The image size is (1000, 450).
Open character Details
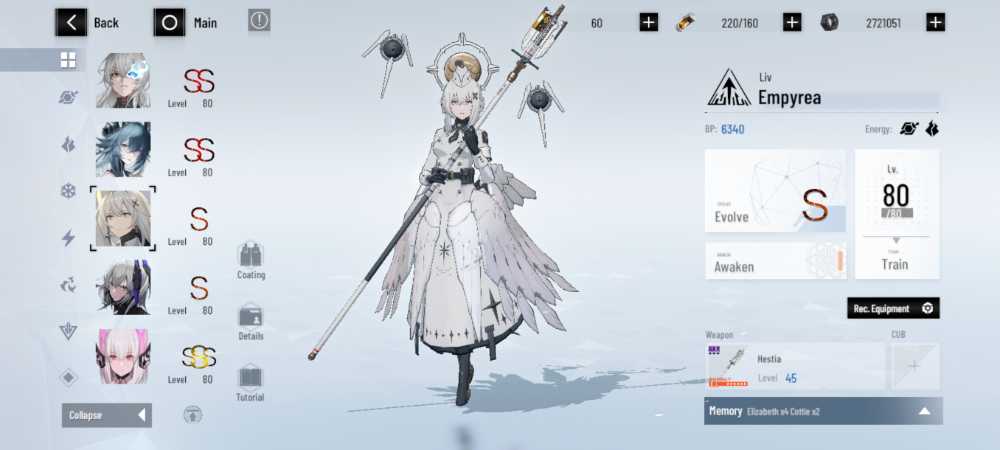coord(251,321)
